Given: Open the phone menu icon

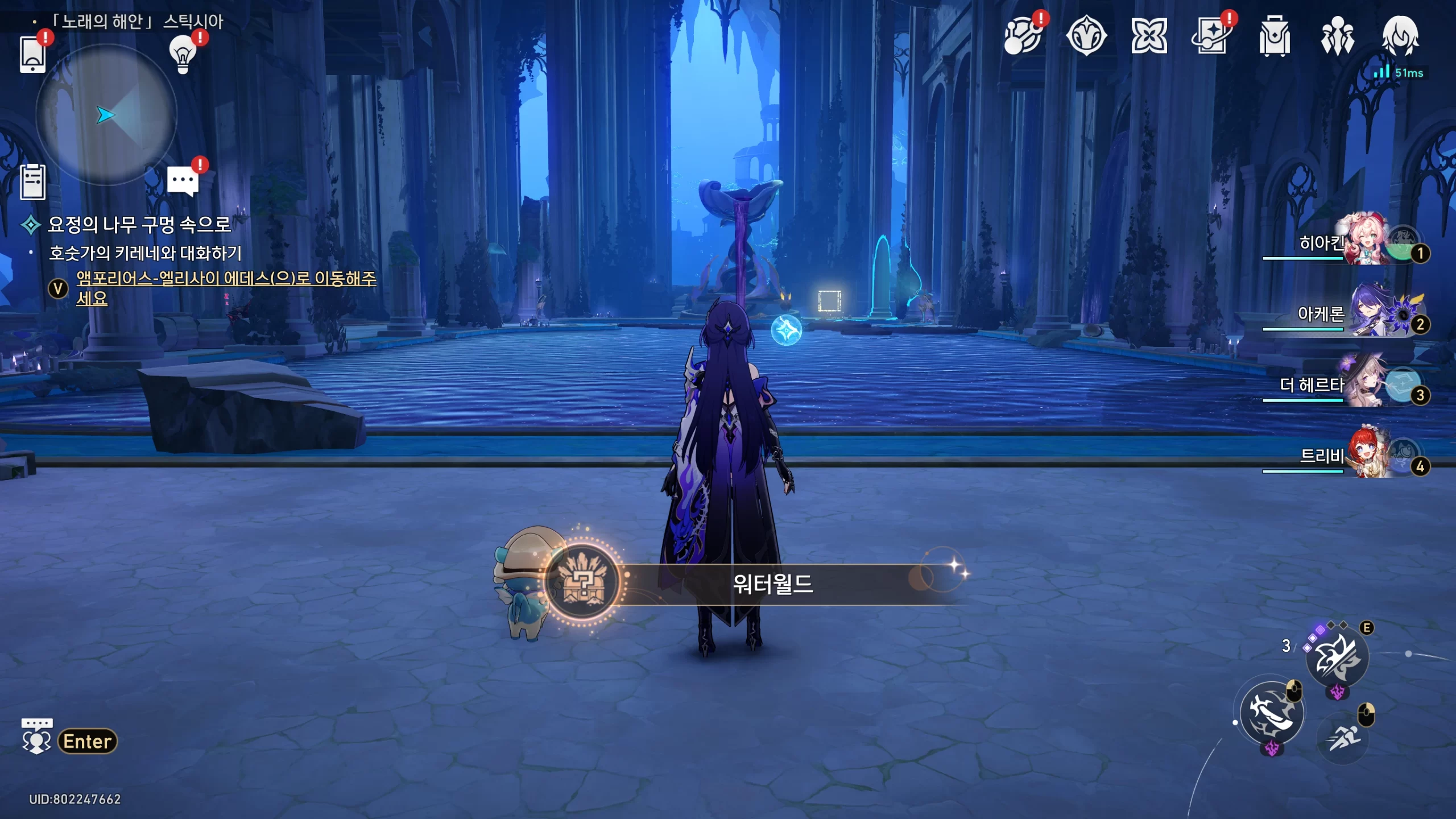Looking at the screenshot, I should point(32,55).
